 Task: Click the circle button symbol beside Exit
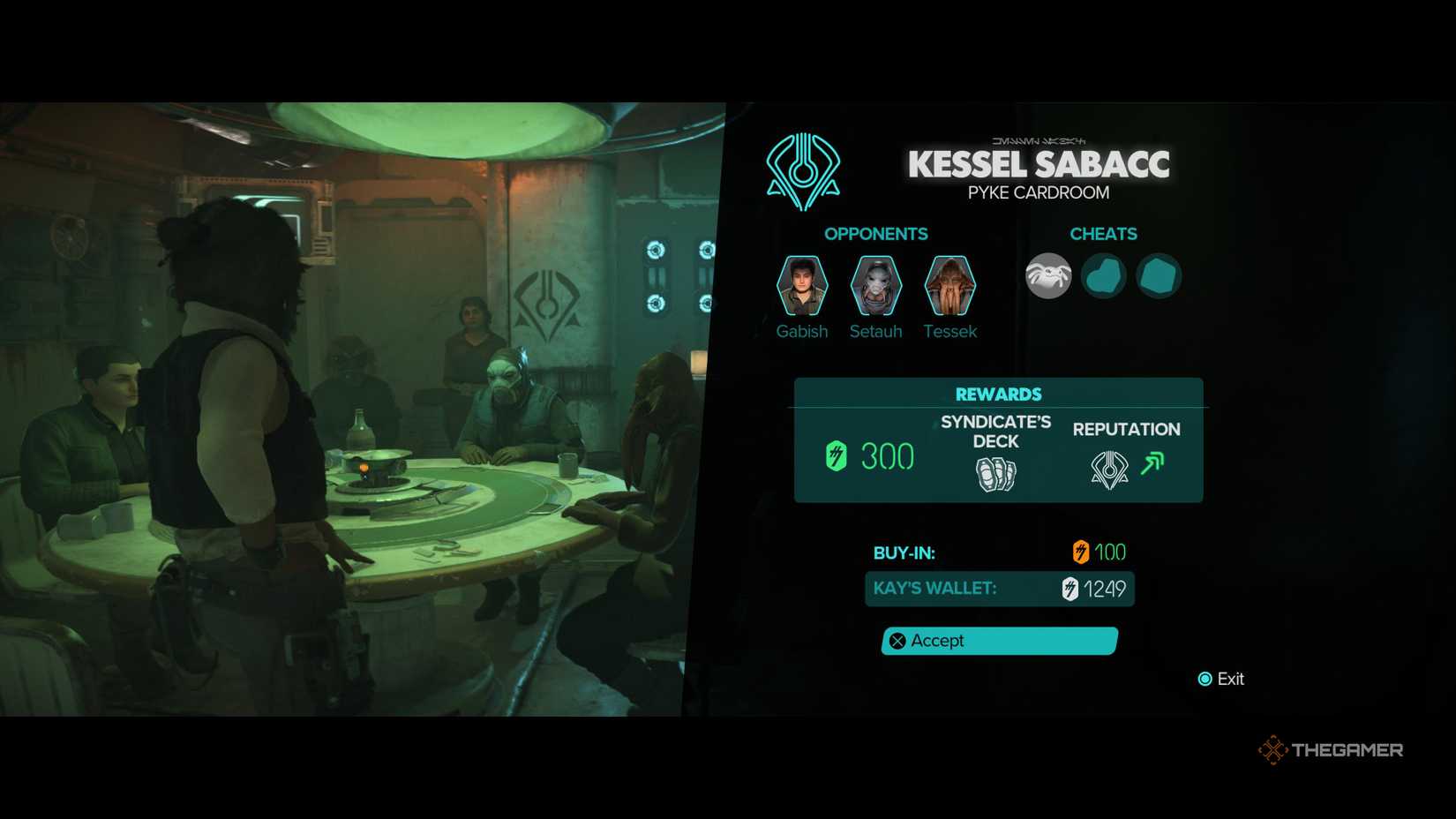pyautogui.click(x=1204, y=679)
